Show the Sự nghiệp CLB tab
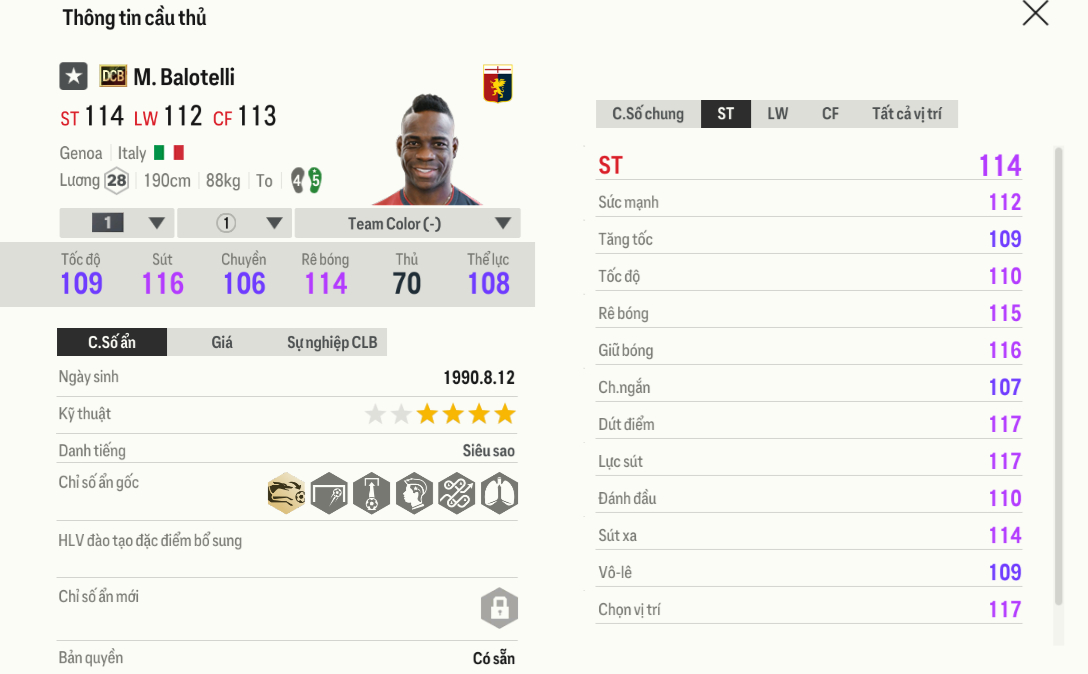The width and height of the screenshot is (1088, 674). pos(332,342)
